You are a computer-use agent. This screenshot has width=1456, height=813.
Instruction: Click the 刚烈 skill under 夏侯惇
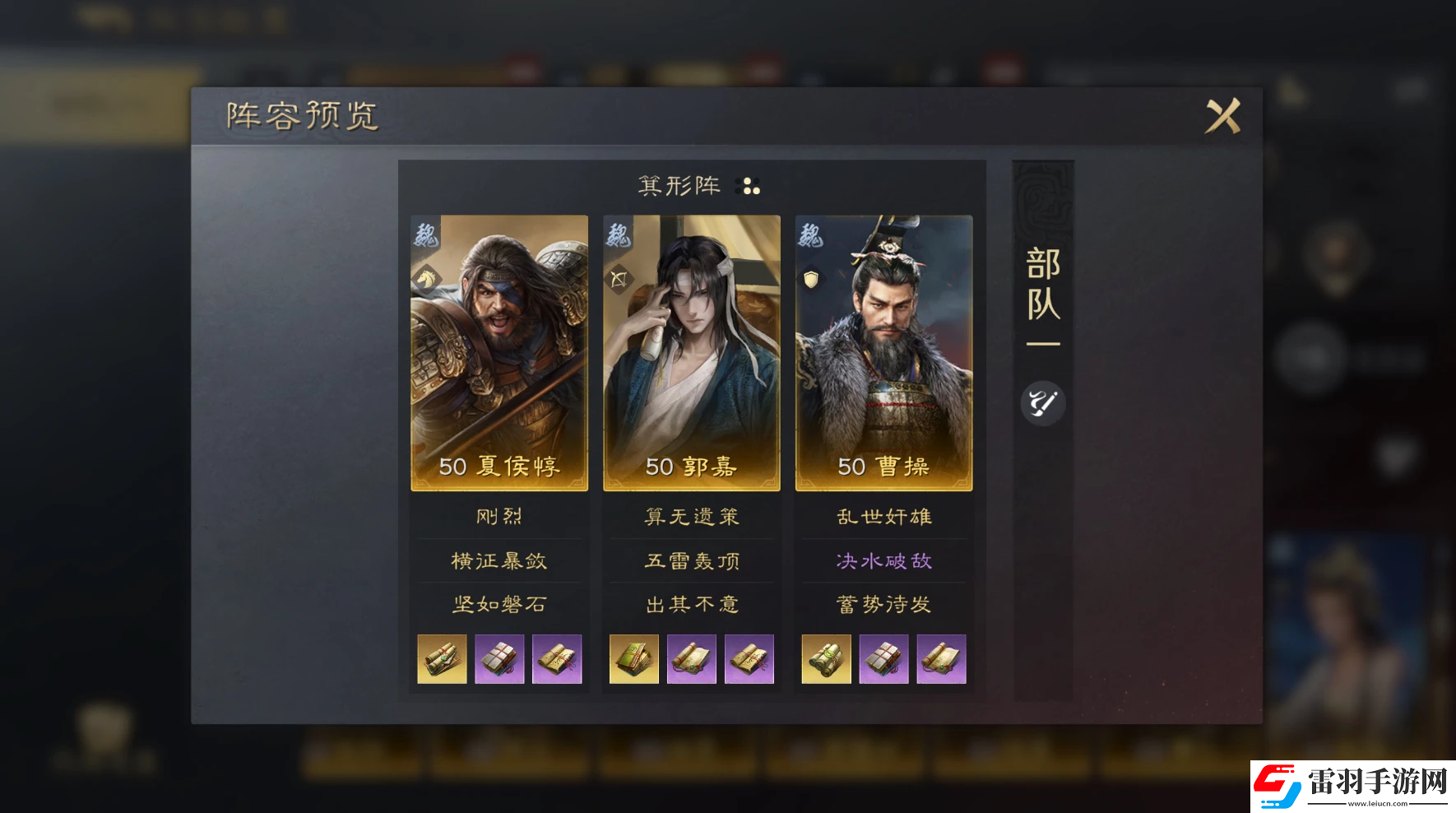click(498, 516)
